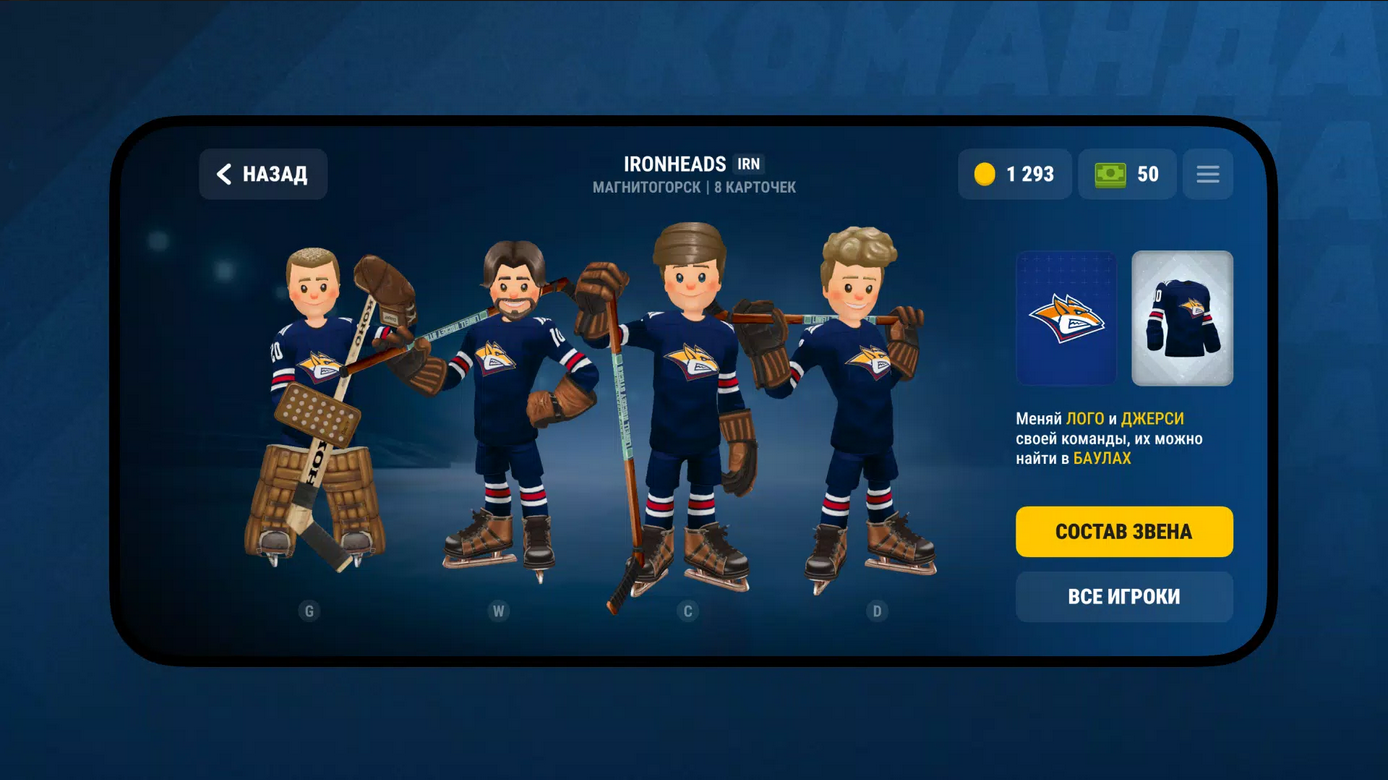The height and width of the screenshot is (780, 1388).
Task: Open the hamburger menu
Action: tap(1207, 174)
